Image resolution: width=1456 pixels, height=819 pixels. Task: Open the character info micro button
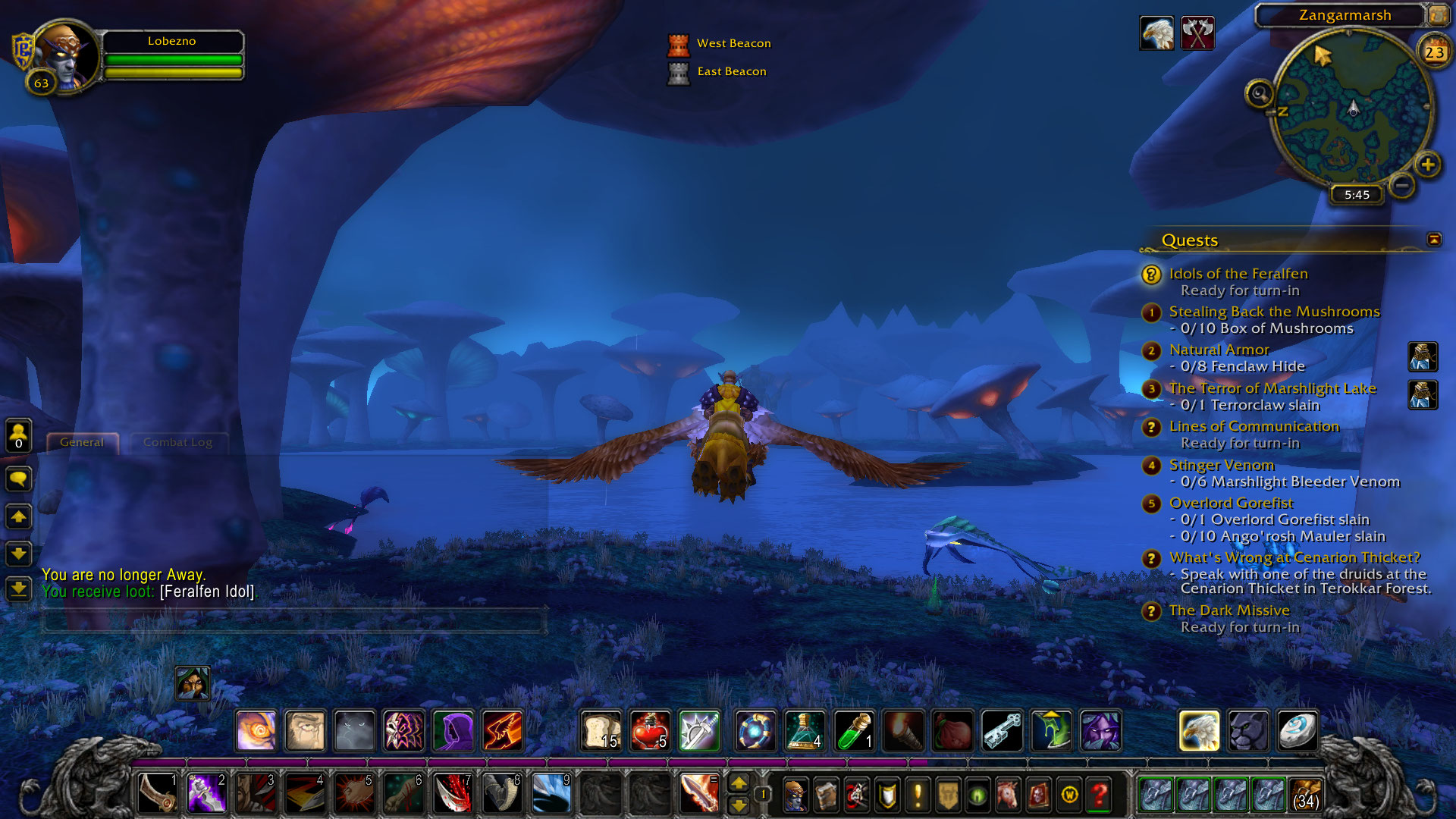coord(795,795)
